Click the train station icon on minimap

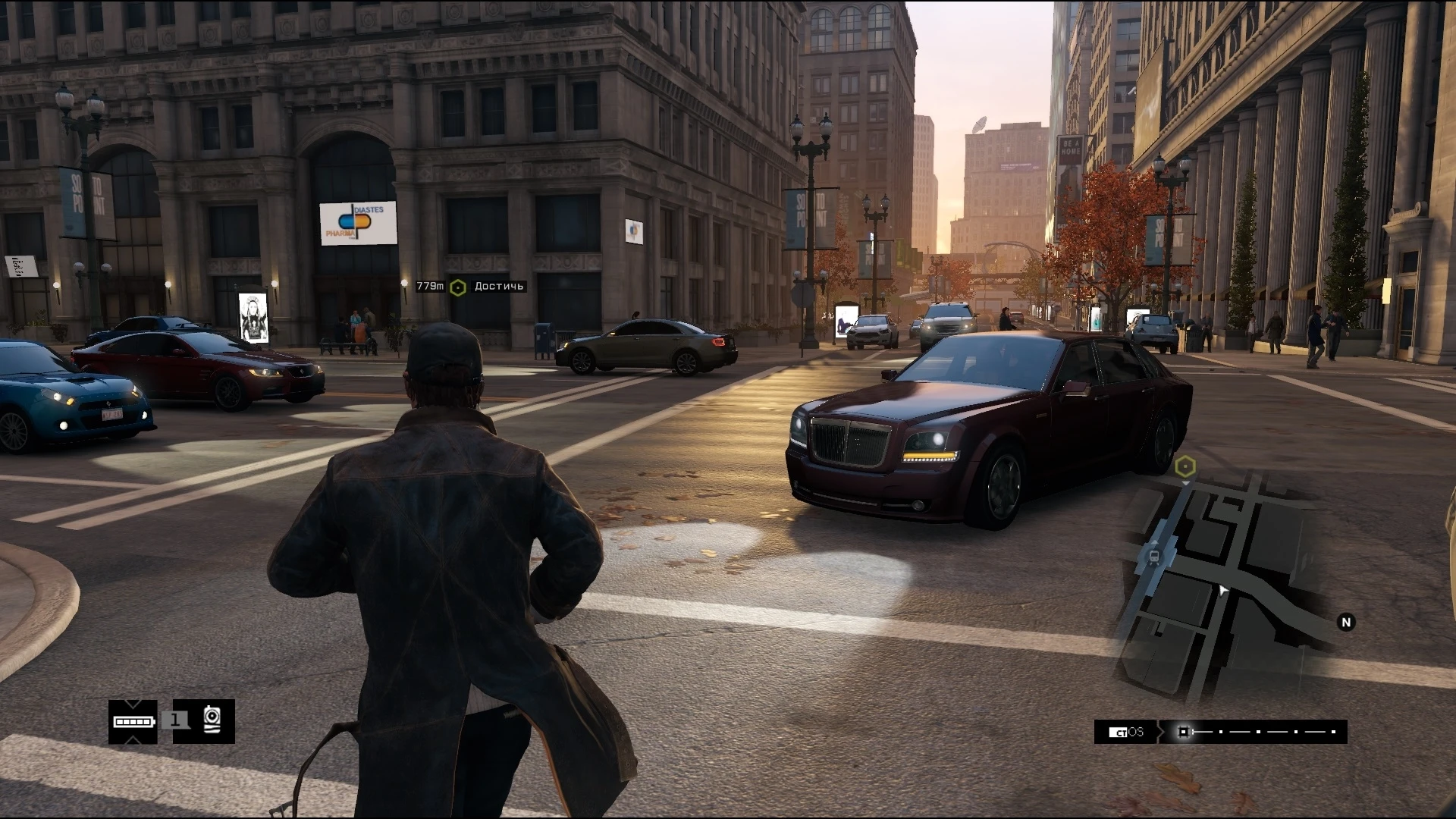pyautogui.click(x=1154, y=557)
